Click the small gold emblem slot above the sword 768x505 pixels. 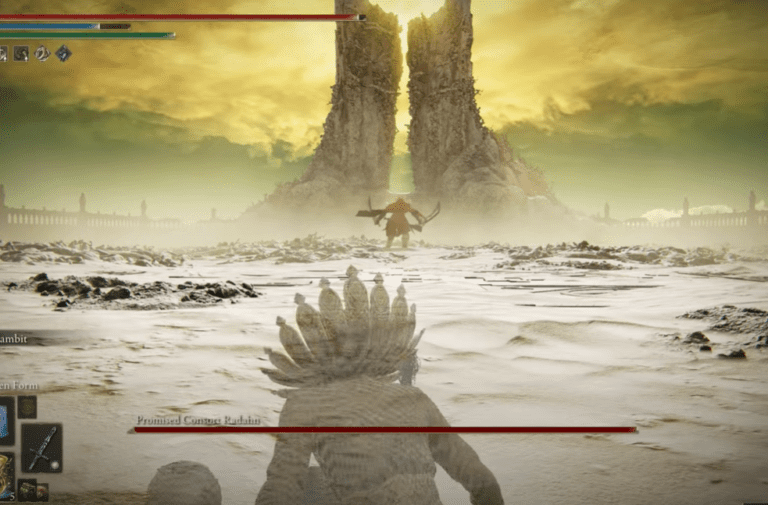point(27,406)
